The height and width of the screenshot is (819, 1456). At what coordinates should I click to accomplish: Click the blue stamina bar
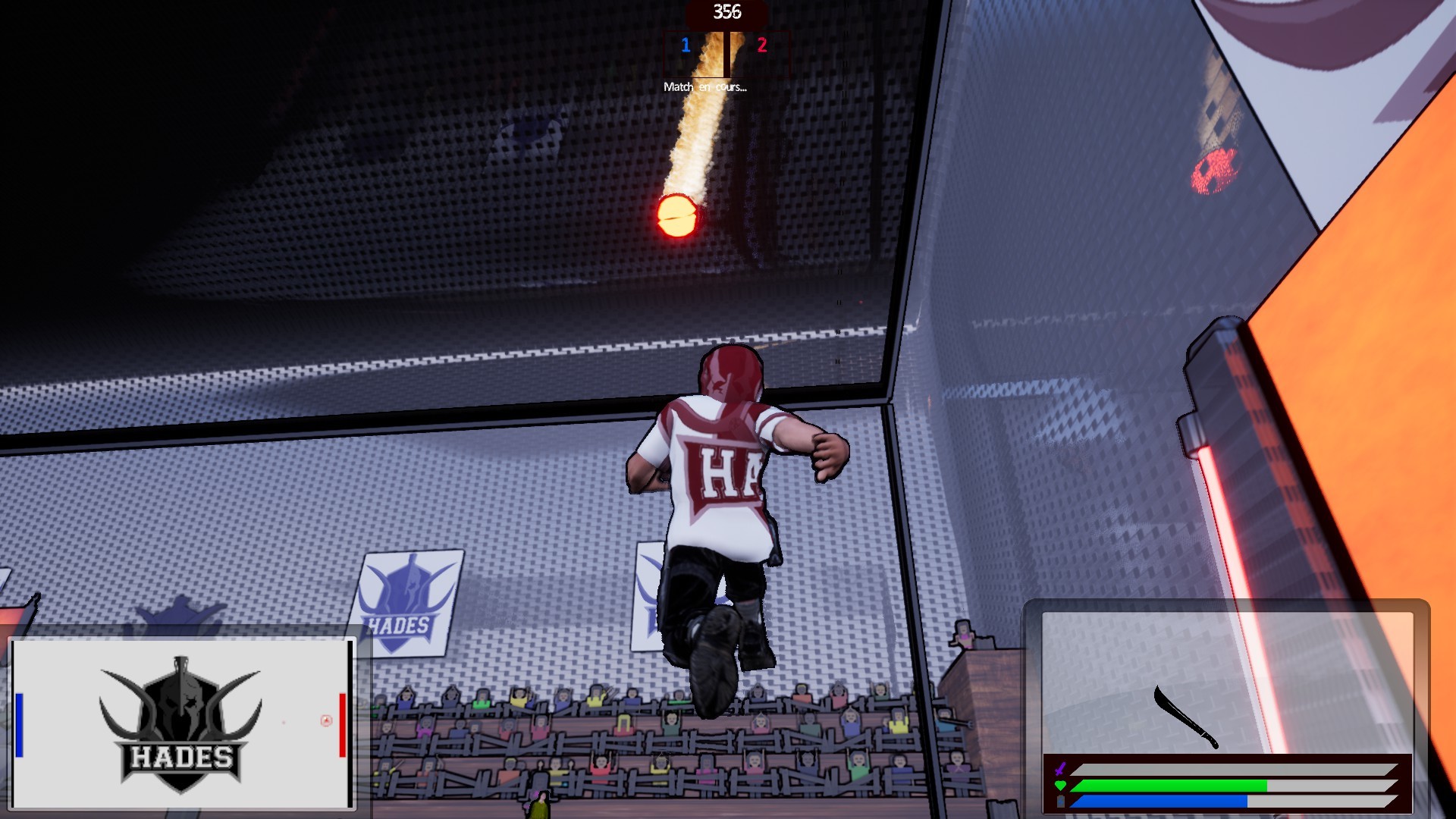coord(1160,800)
